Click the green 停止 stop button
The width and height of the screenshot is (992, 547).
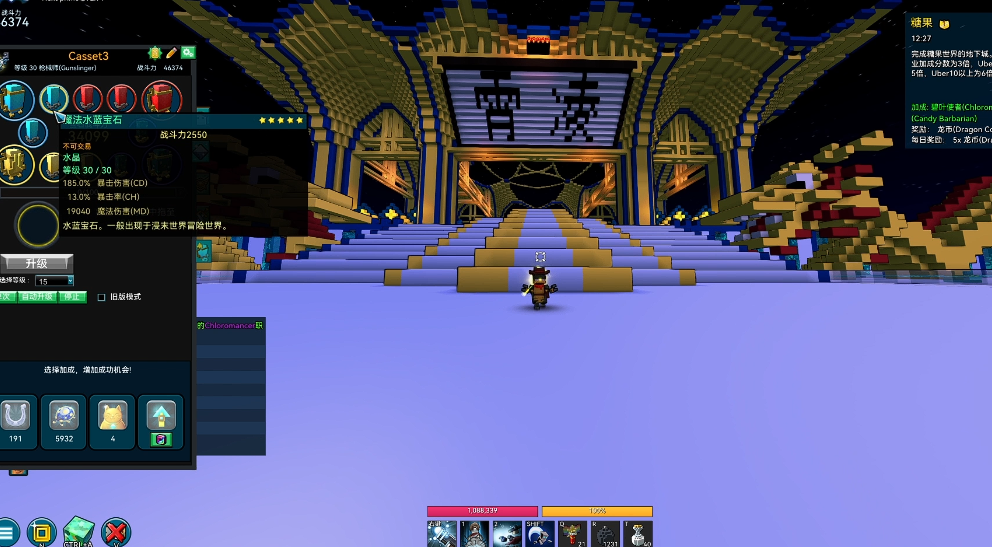click(73, 297)
